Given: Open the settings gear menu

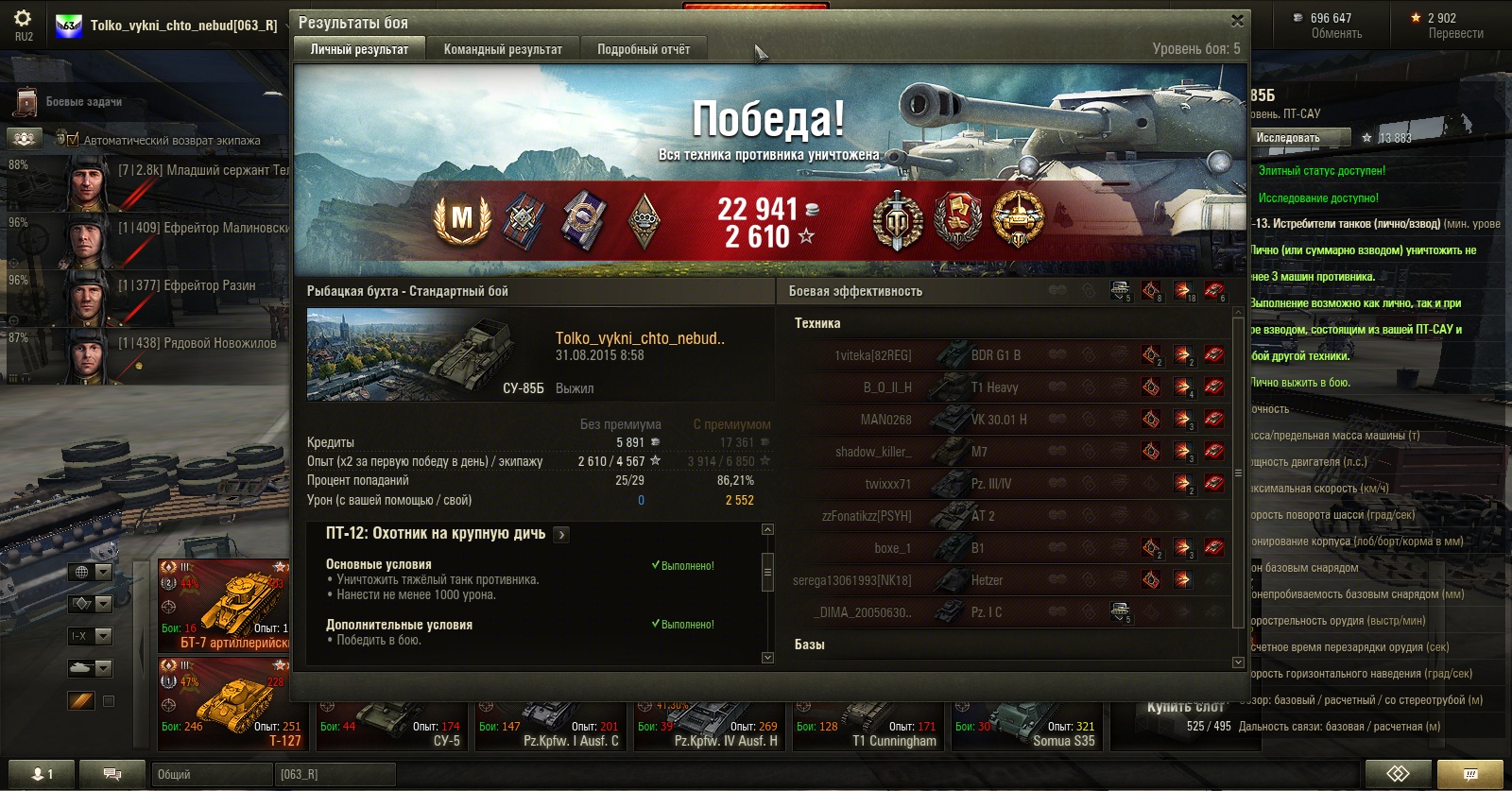Looking at the screenshot, I should (x=23, y=19).
